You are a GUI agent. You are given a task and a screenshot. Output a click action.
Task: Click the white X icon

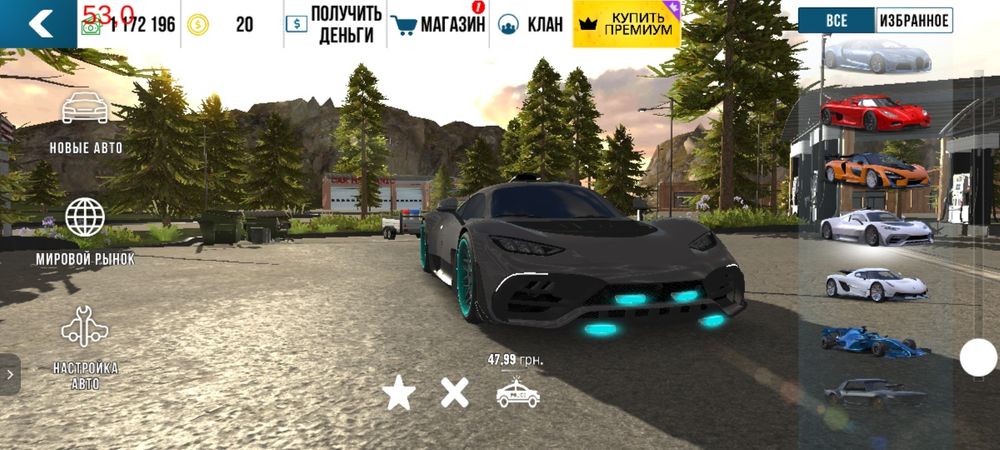point(455,393)
